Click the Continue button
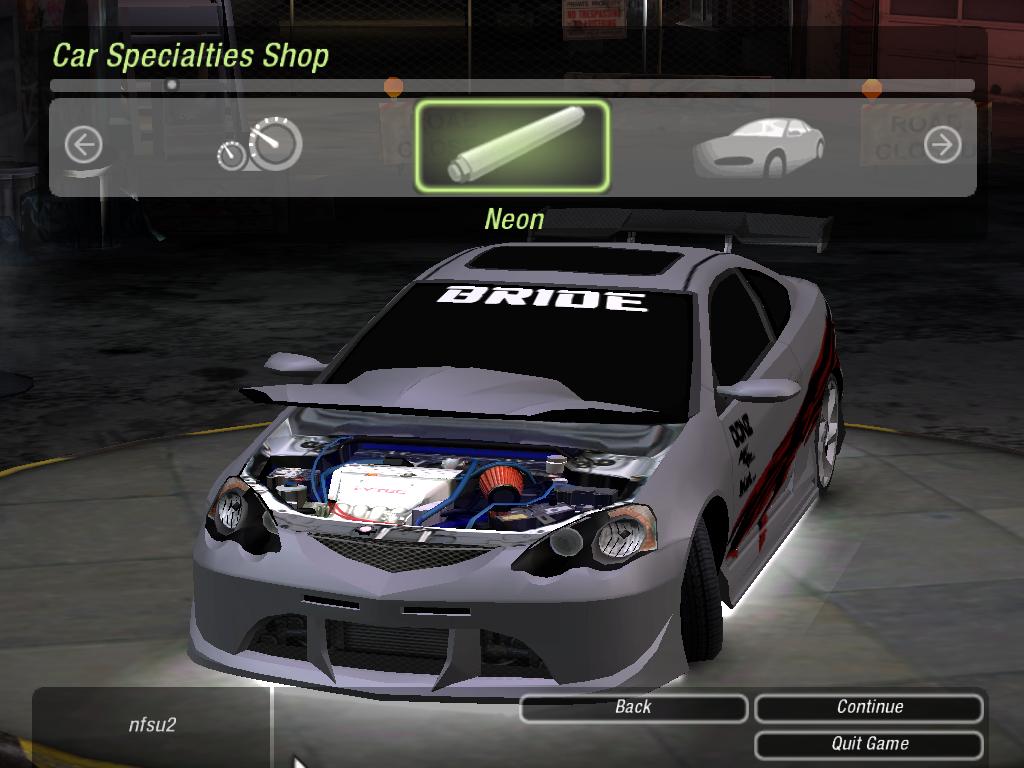This screenshot has width=1024, height=768. pos(869,707)
